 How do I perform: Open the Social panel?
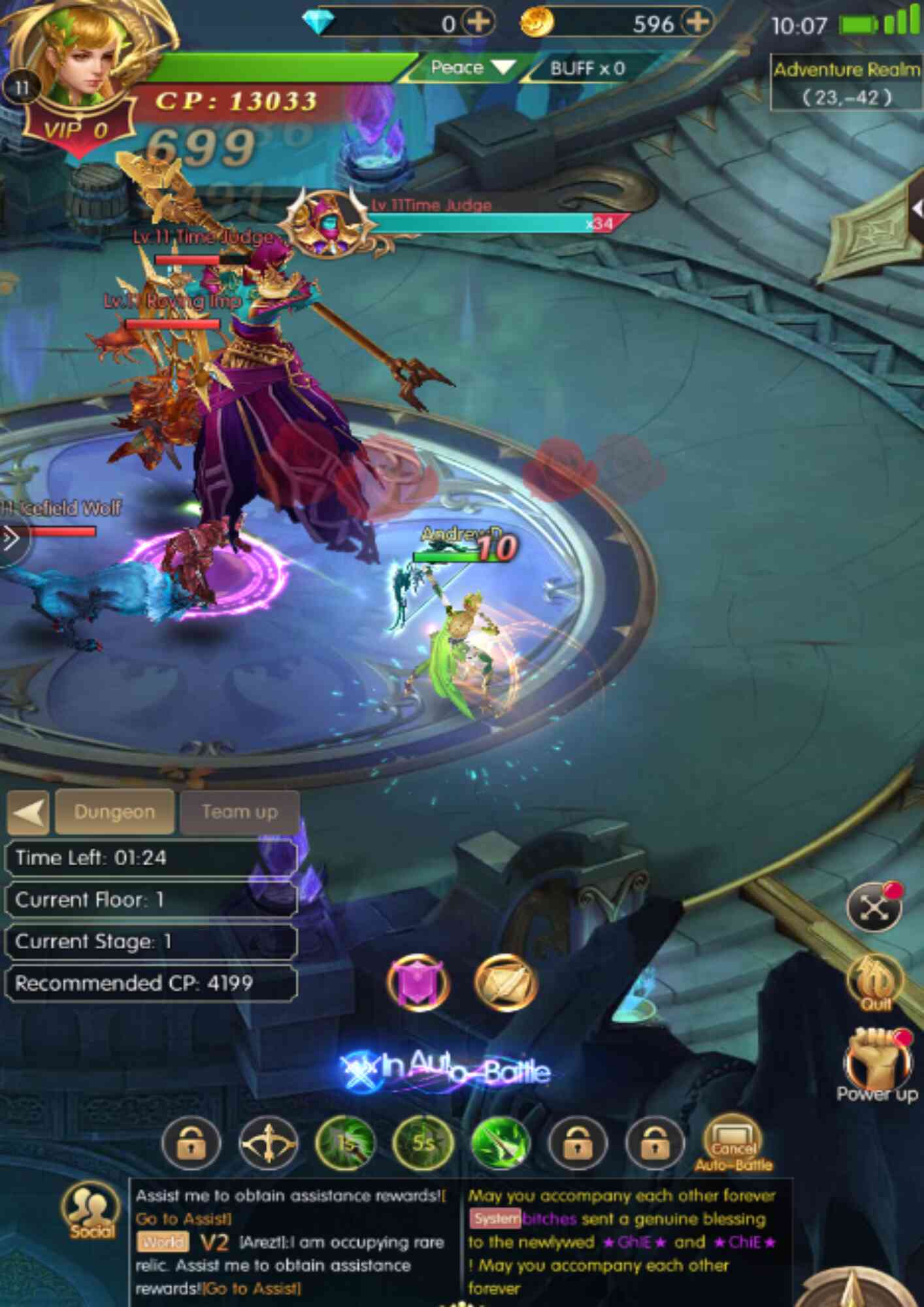[91, 1210]
